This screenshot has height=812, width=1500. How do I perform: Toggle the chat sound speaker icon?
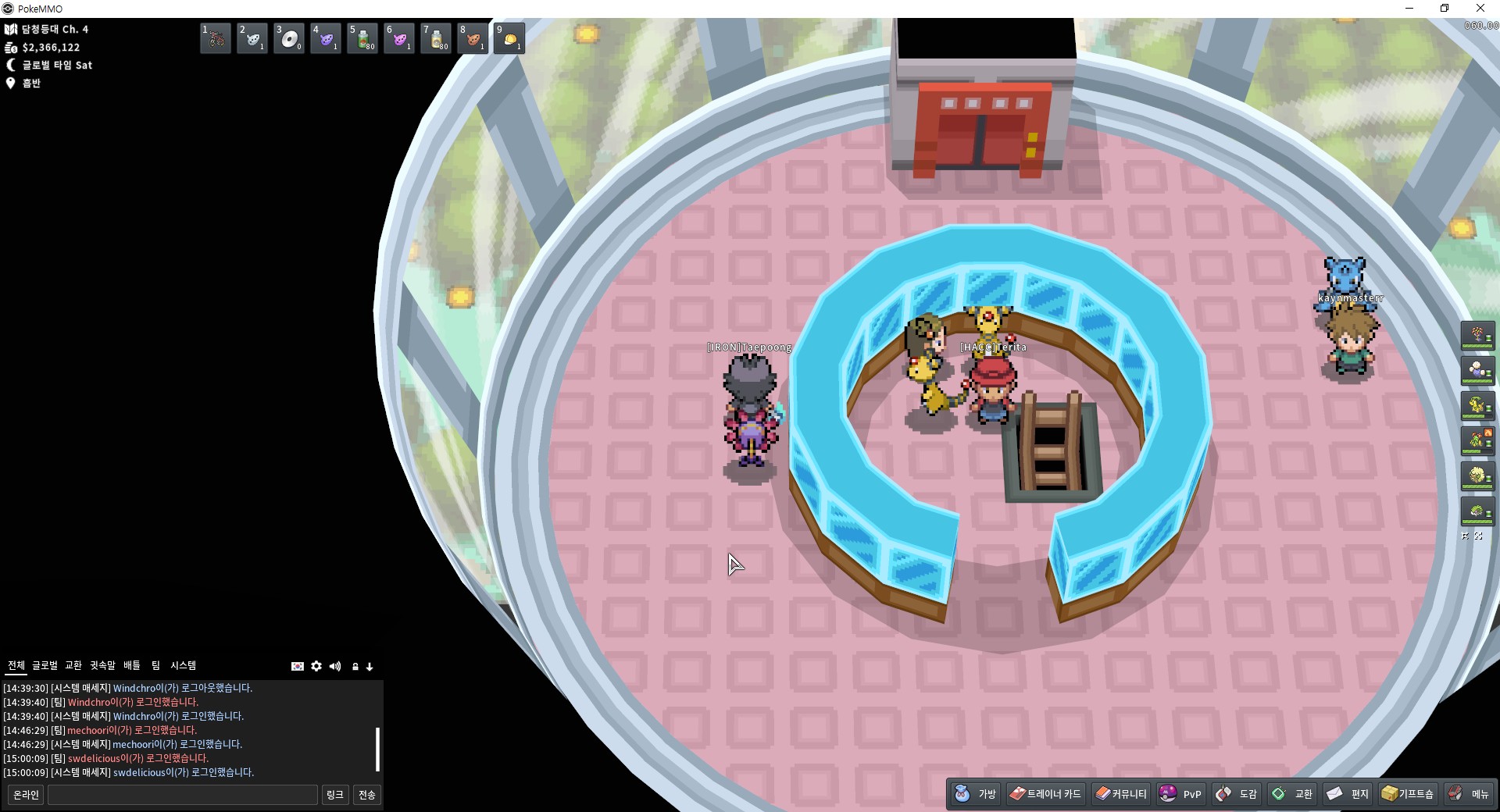335,666
